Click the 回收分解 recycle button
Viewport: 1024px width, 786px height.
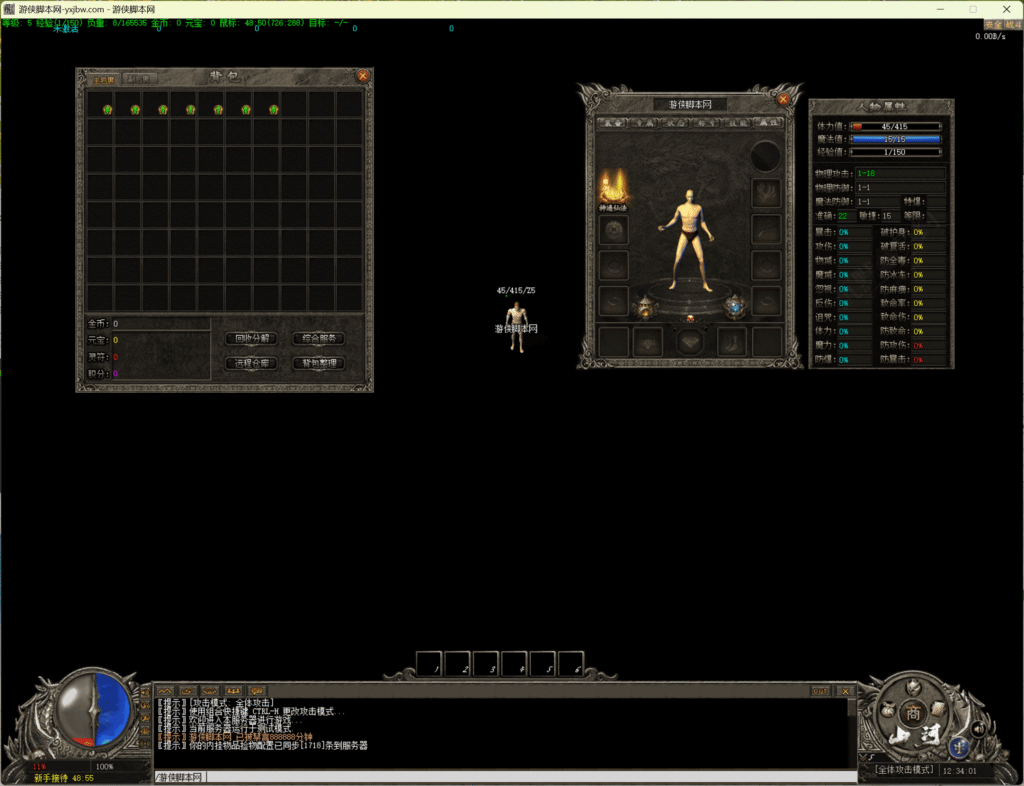(x=251, y=339)
